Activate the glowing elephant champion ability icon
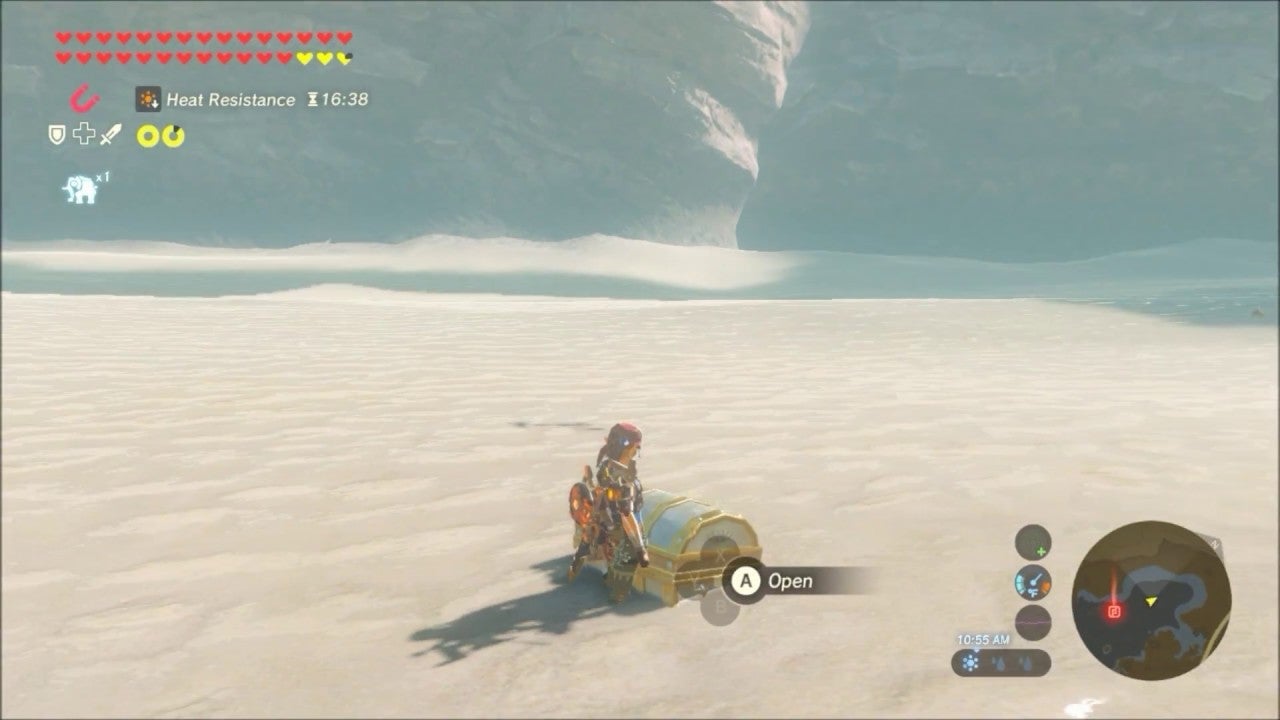The image size is (1280, 720). (80, 188)
